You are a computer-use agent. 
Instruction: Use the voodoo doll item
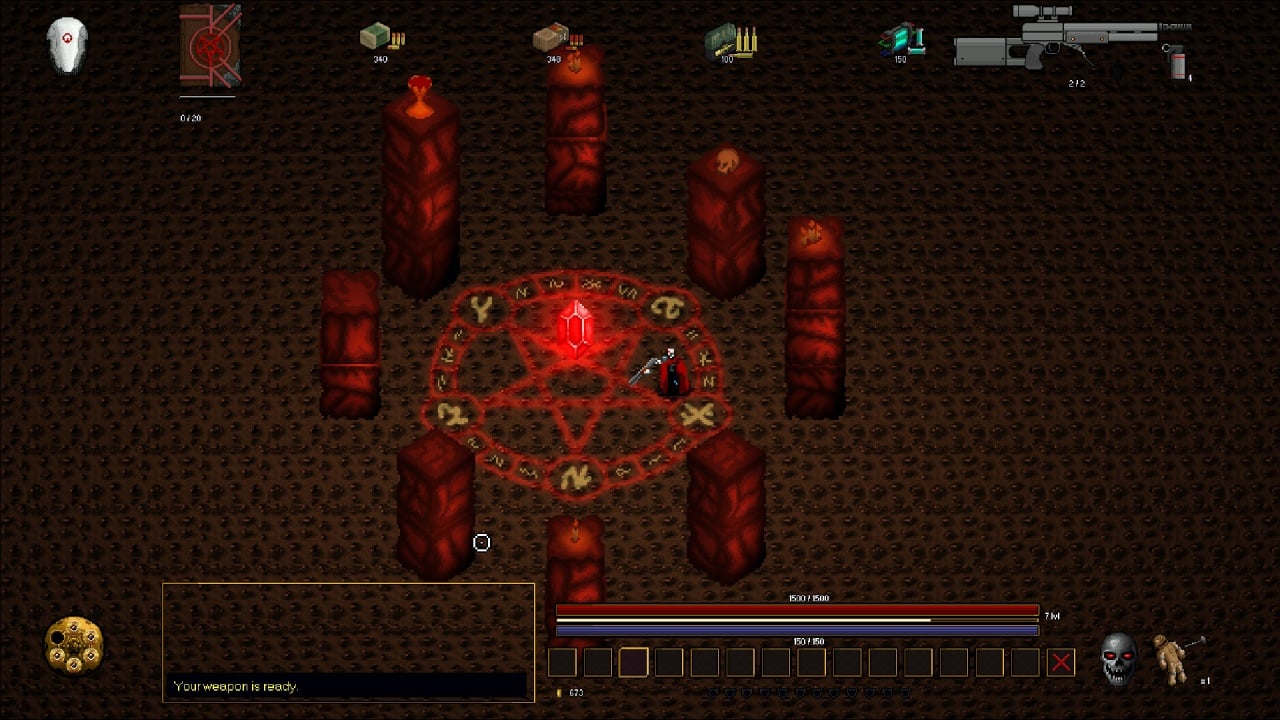point(1172,658)
